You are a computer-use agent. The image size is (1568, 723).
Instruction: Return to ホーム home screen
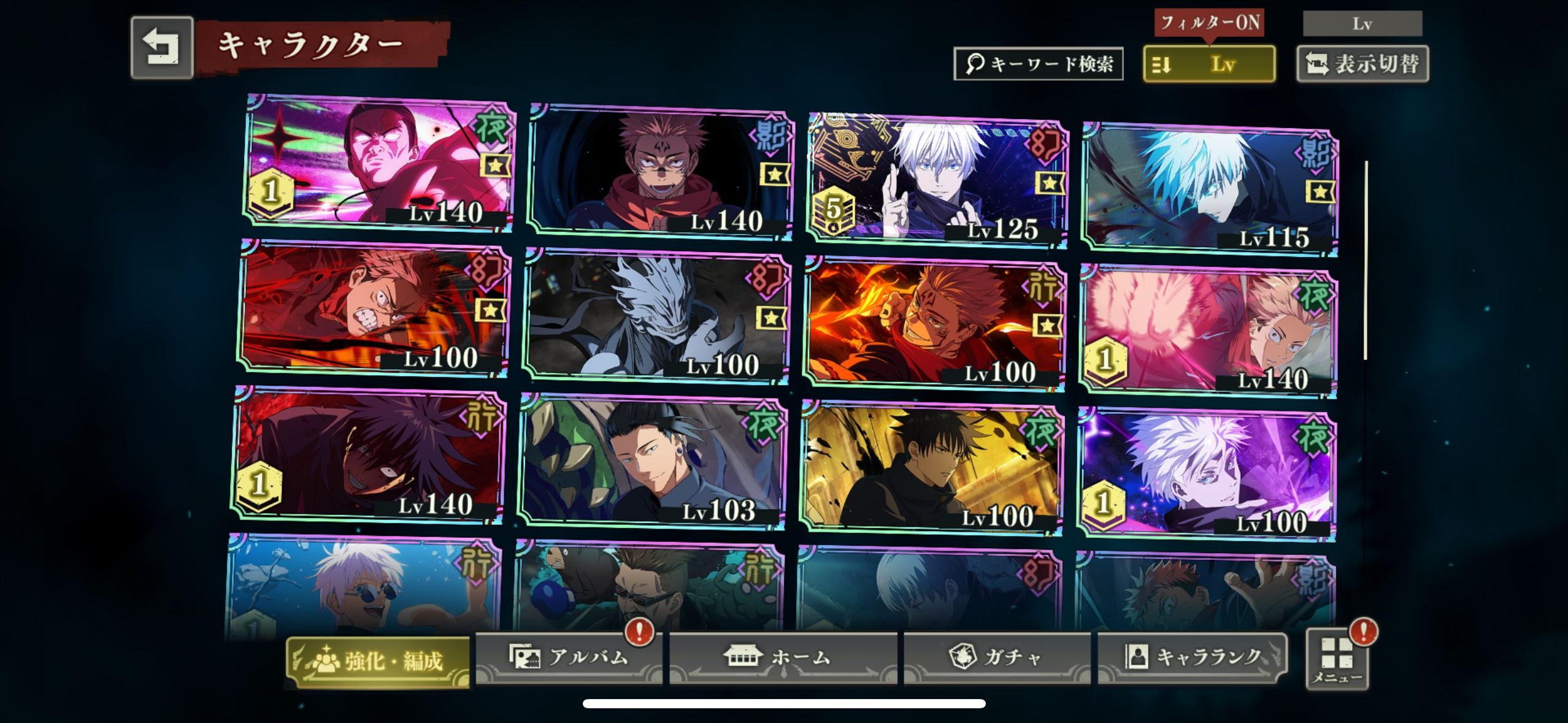[782, 657]
